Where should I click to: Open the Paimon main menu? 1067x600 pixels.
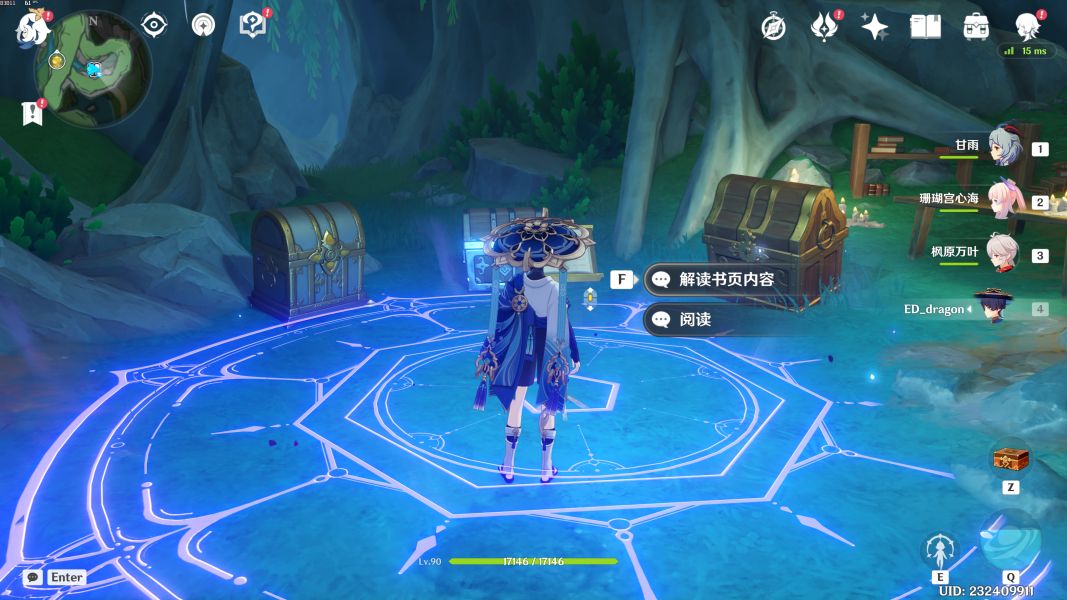[x=30, y=29]
